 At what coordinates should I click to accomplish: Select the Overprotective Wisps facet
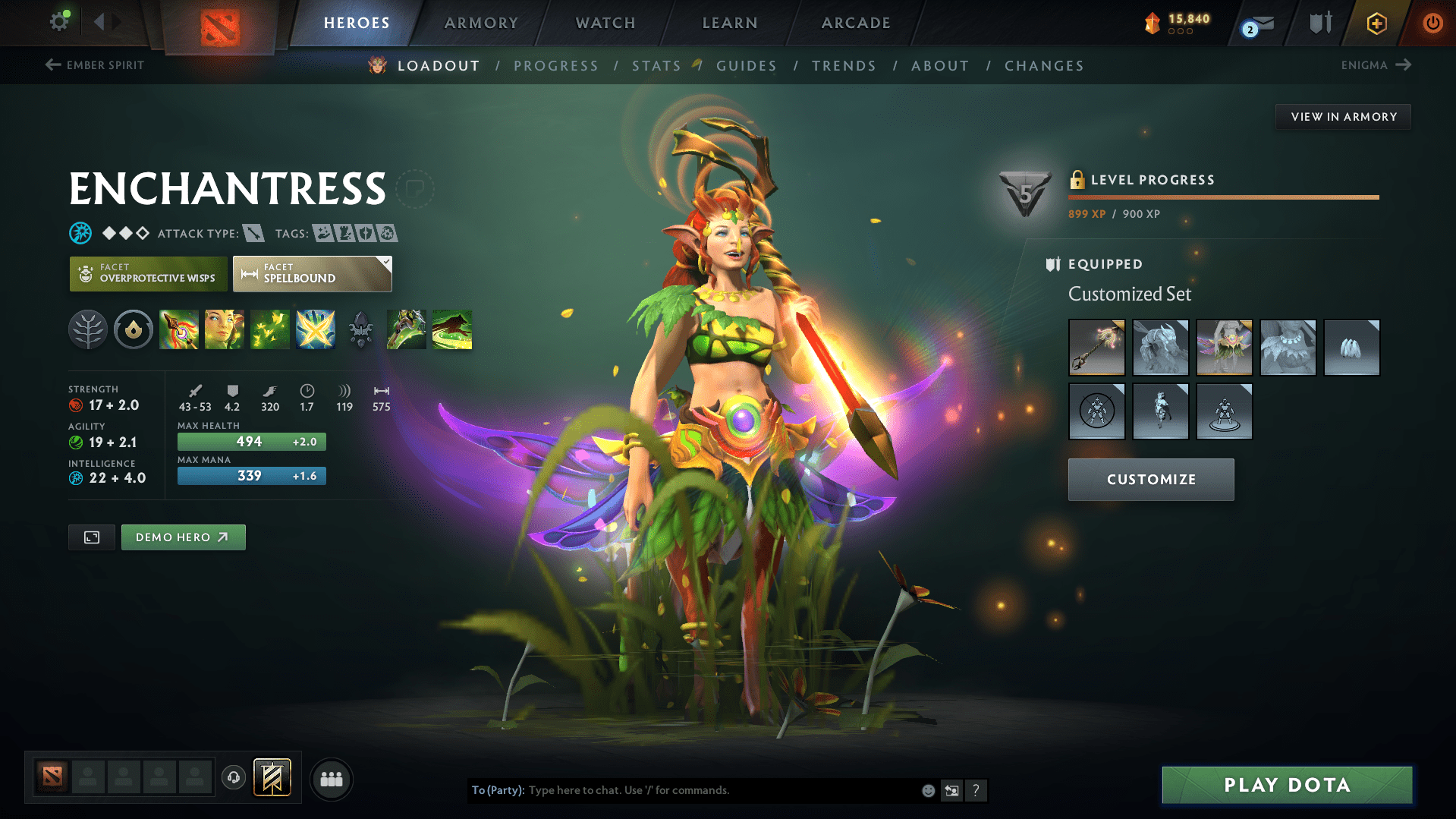[149, 273]
